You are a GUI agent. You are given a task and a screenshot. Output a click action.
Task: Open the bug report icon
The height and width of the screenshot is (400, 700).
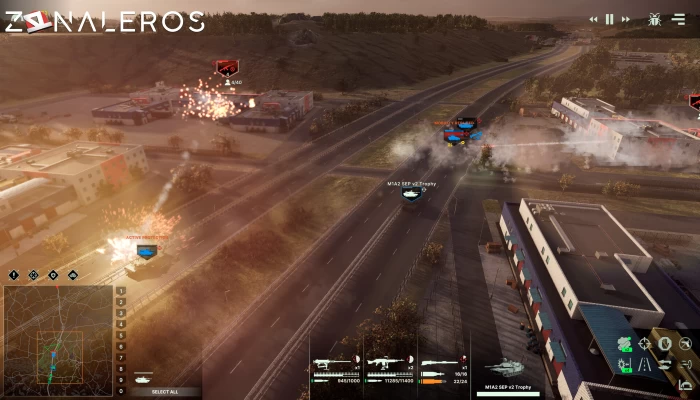click(x=655, y=19)
